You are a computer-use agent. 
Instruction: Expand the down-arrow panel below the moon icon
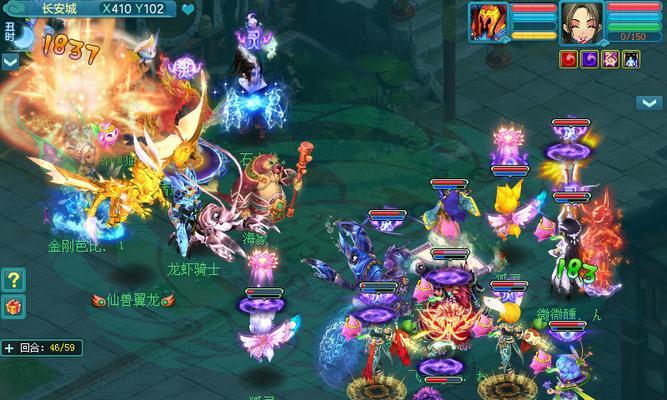pos(10,61)
